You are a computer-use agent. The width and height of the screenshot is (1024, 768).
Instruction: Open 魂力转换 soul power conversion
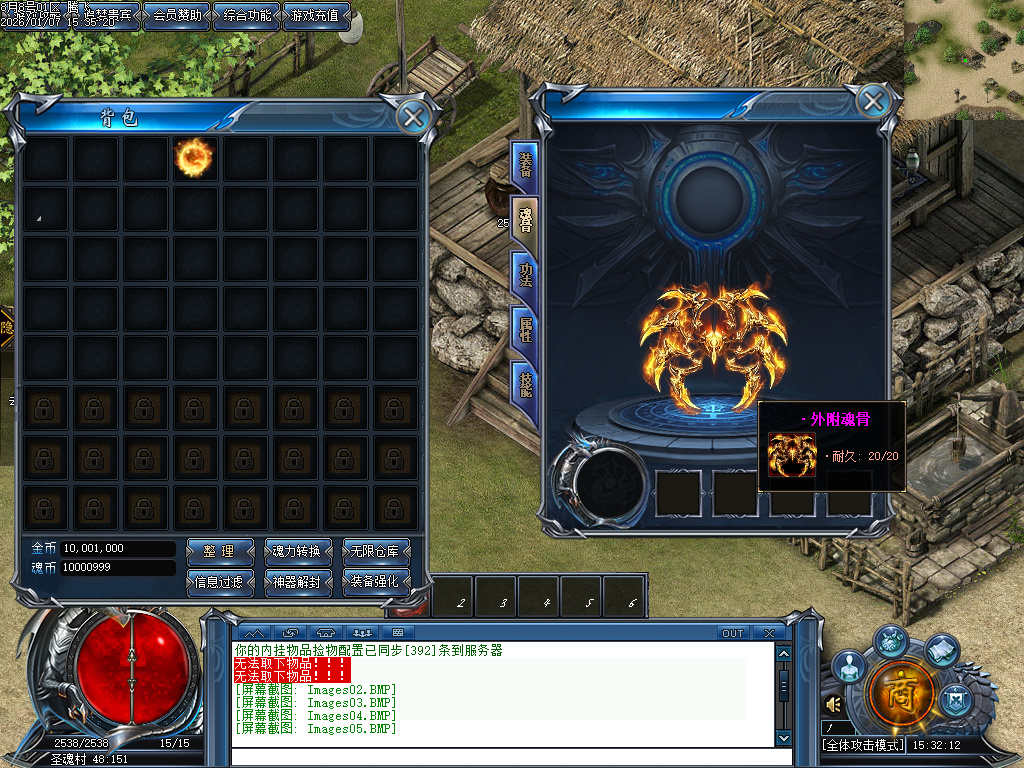tap(297, 551)
